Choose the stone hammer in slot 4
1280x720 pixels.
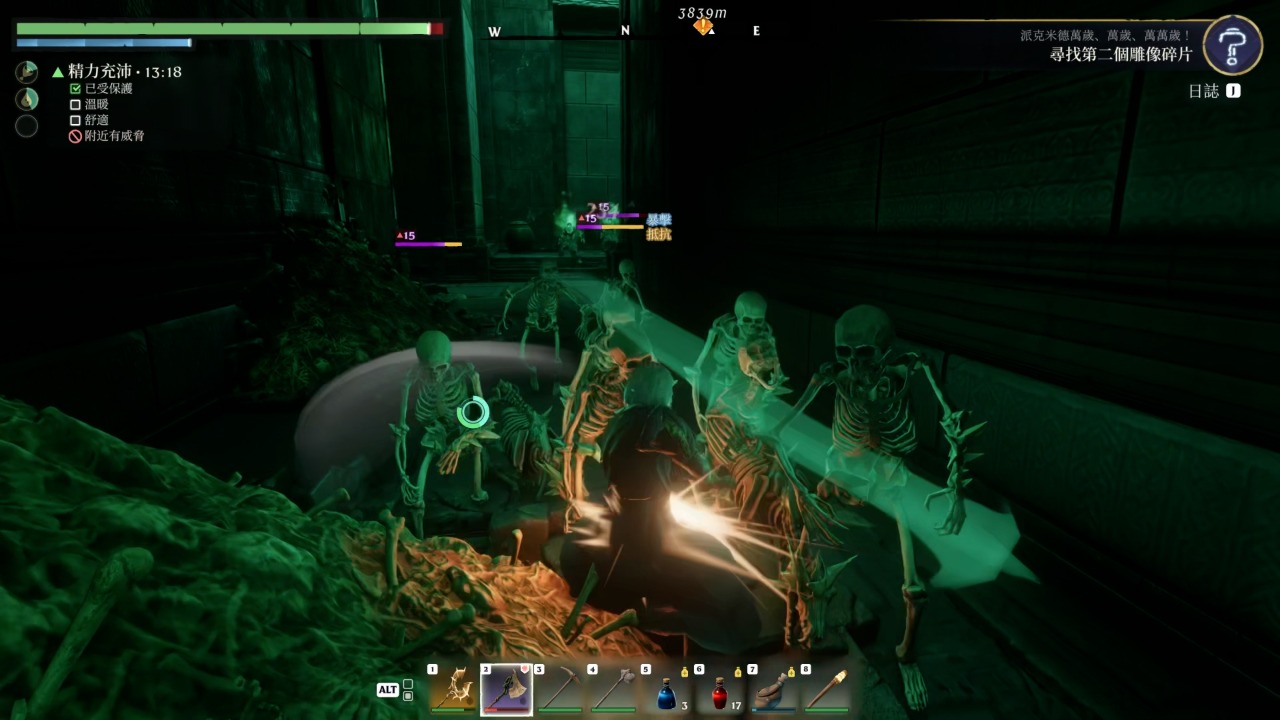612,690
